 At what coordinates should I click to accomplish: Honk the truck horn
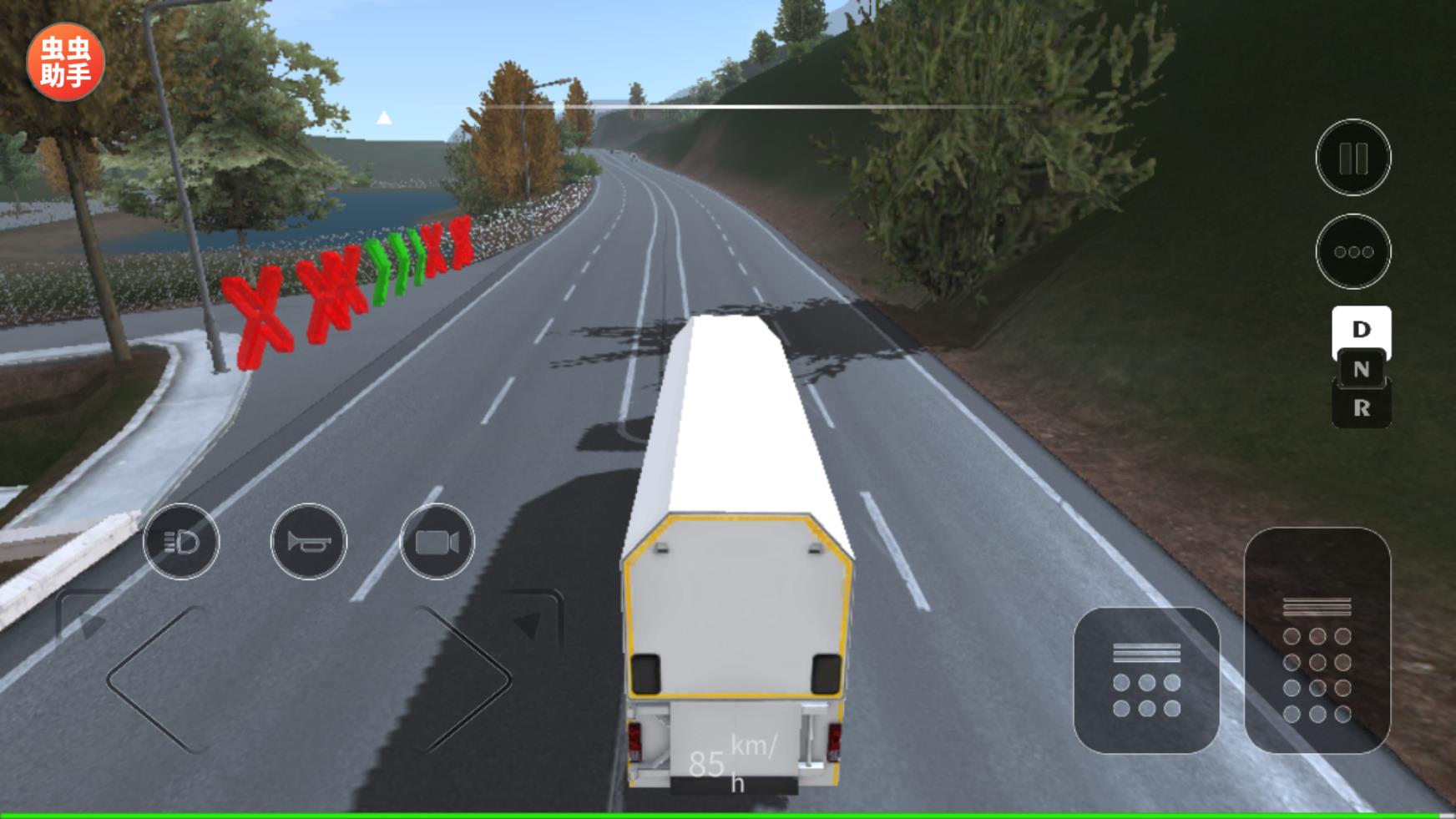coord(308,542)
